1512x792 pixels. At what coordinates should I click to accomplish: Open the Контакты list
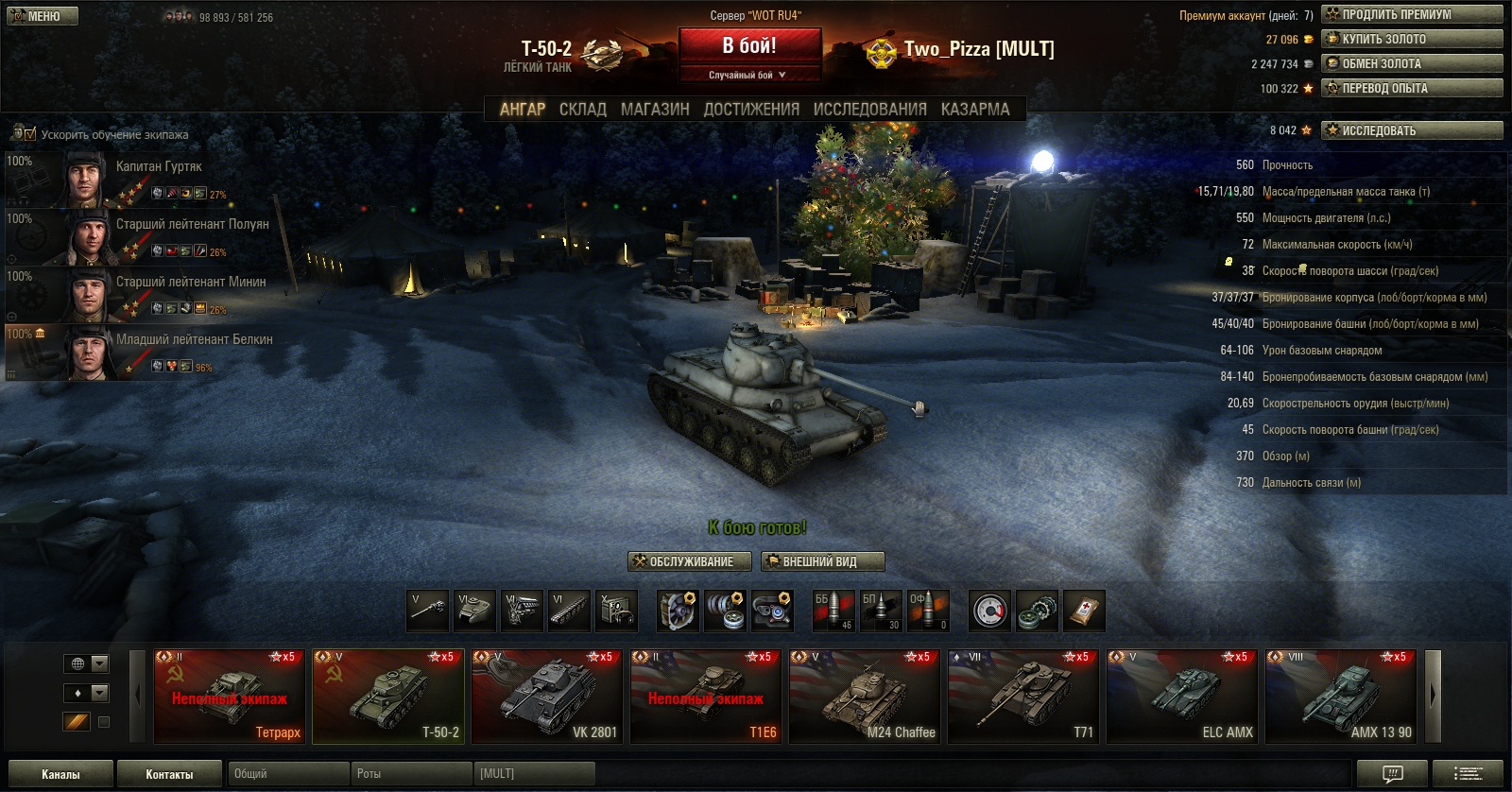pos(169,774)
